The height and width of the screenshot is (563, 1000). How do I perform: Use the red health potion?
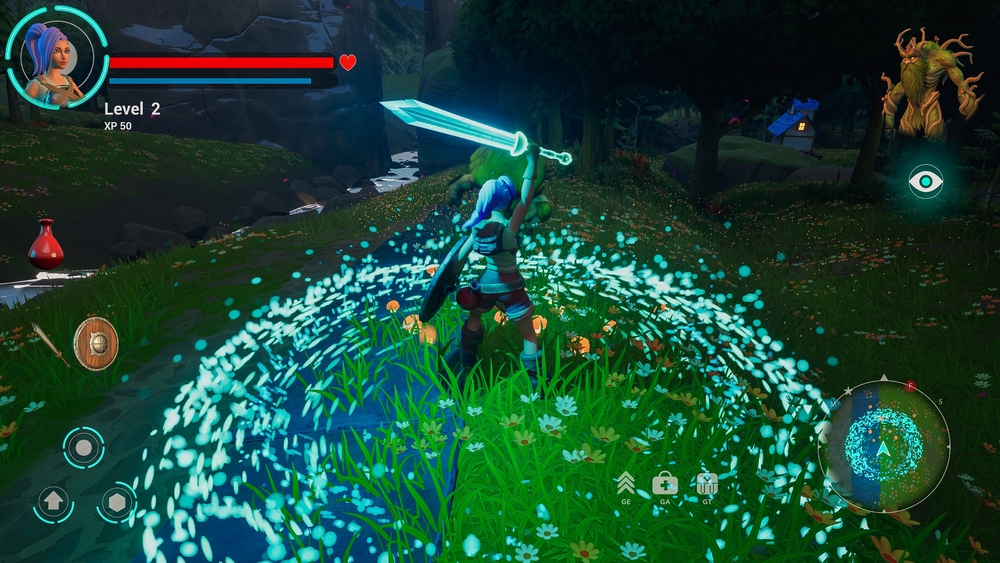coord(45,244)
